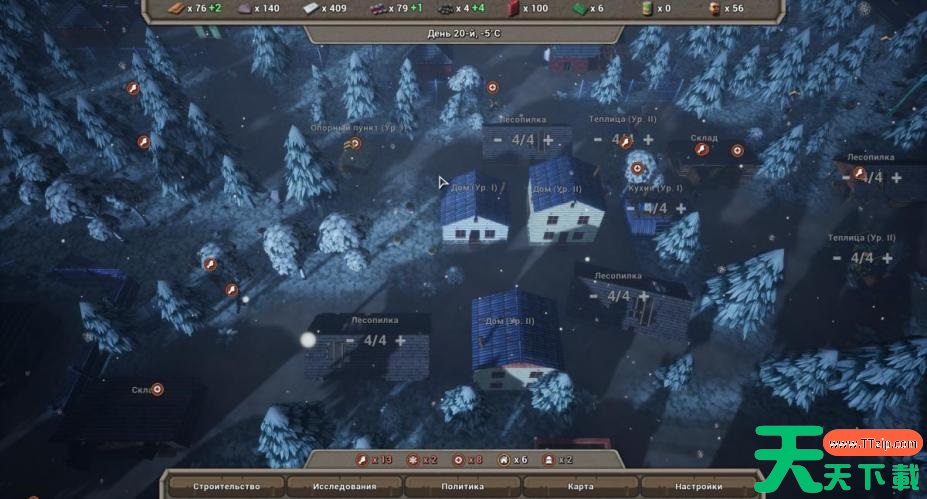Show the Карта map screen
Viewport: 927px width, 499px height.
(x=581, y=486)
